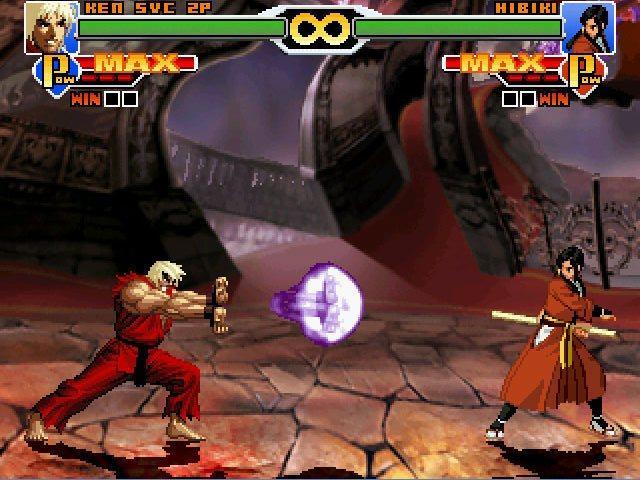The image size is (640, 480).
Task: Select Hibiki's character portrait
Action: pyautogui.click(x=588, y=27)
